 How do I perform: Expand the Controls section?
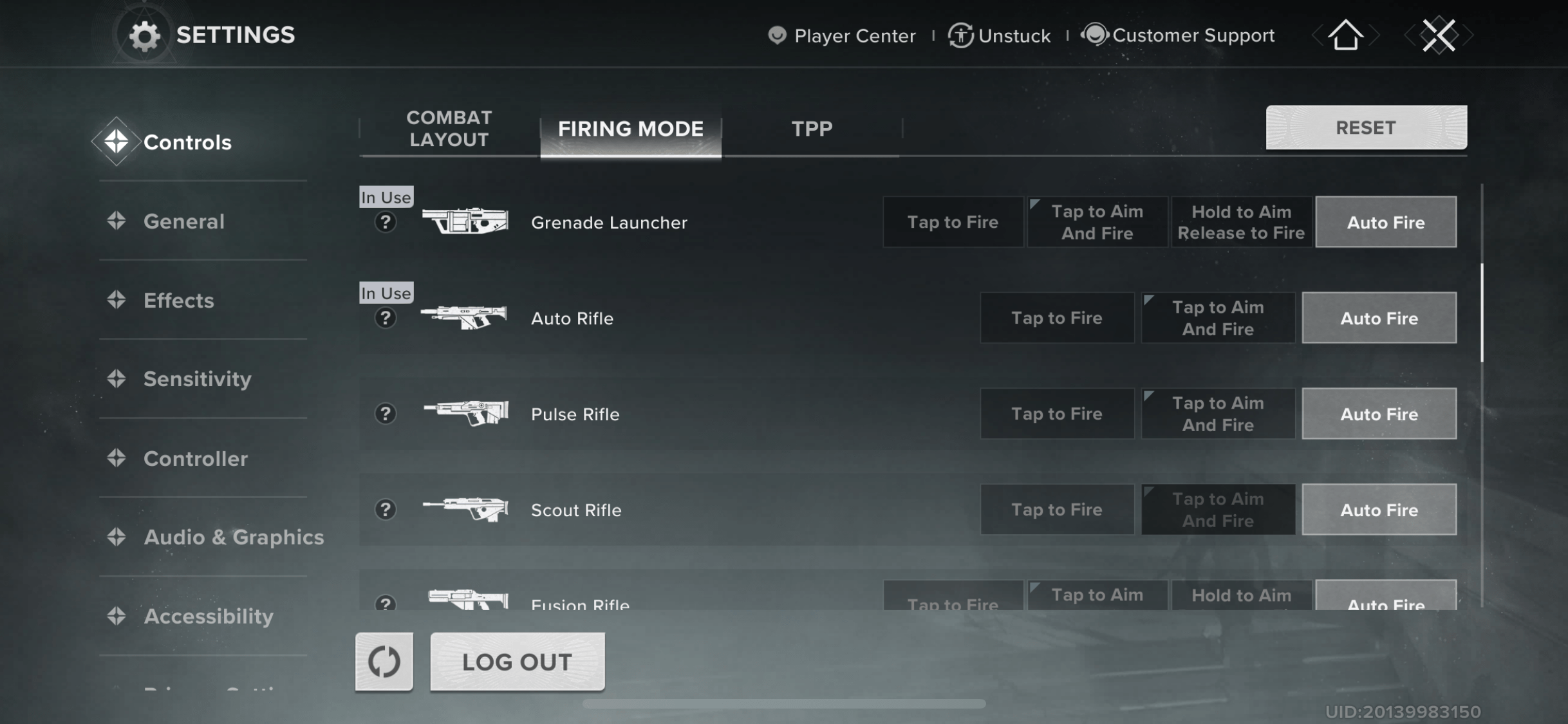click(187, 142)
